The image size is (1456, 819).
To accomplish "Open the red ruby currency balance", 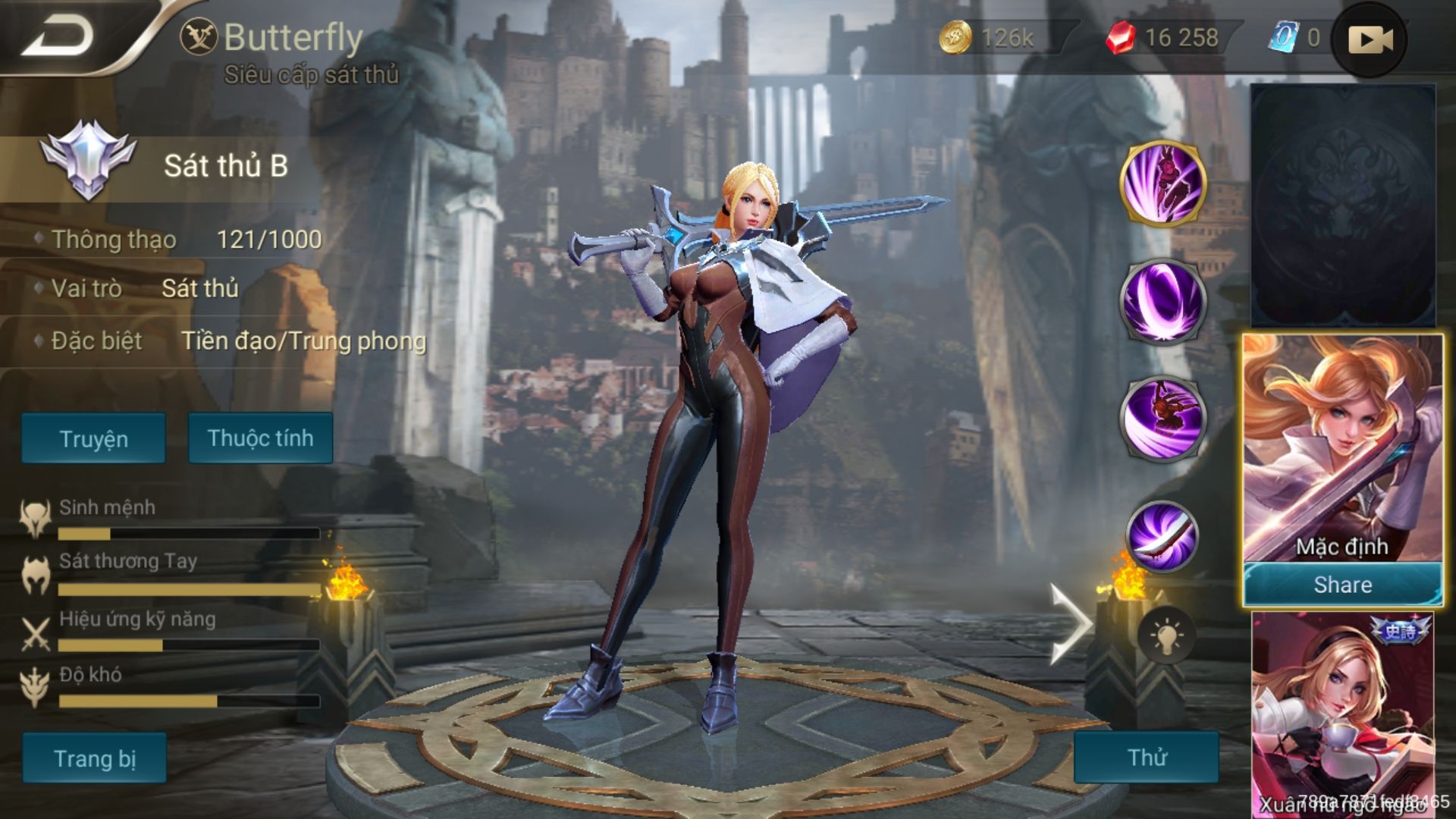I will [x=1163, y=37].
